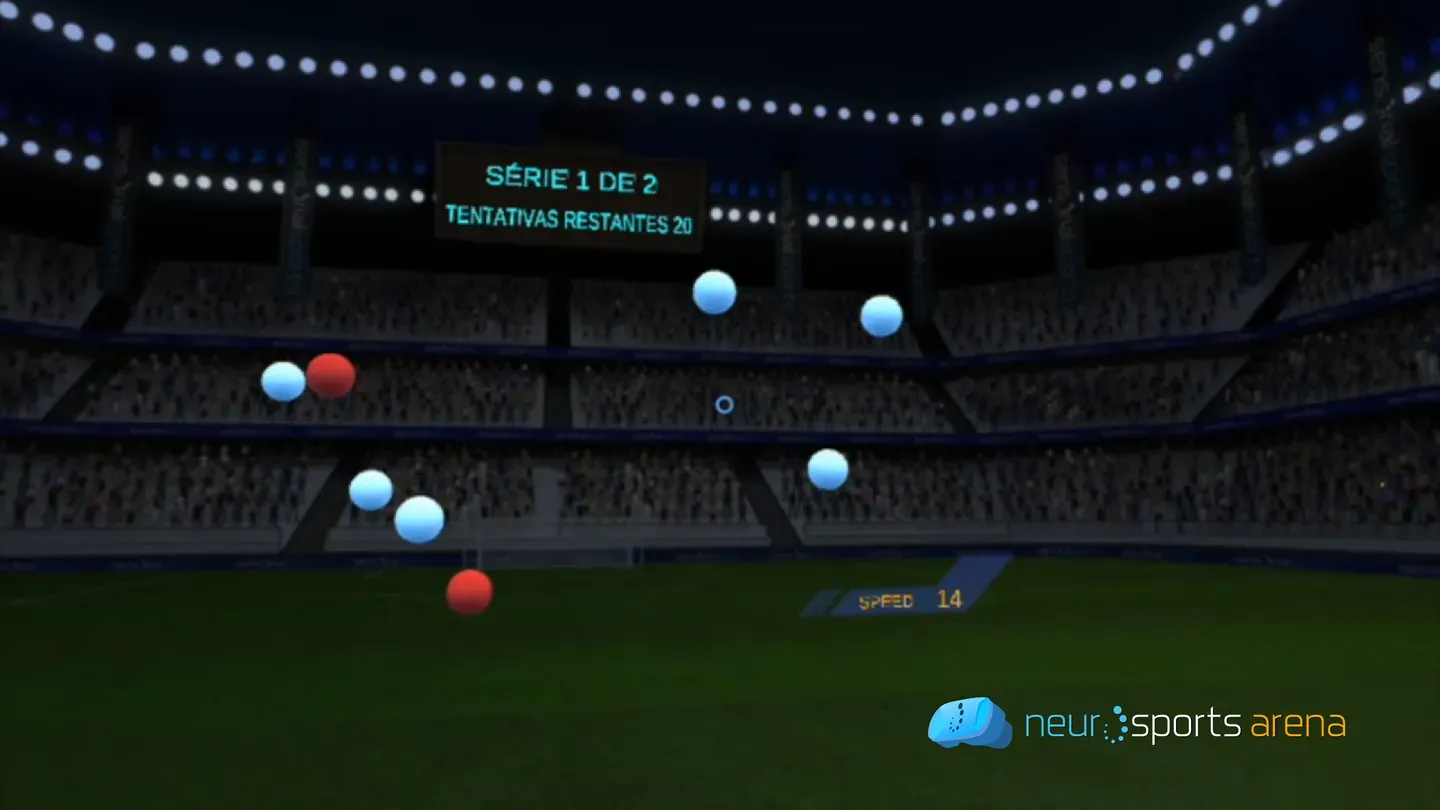The height and width of the screenshot is (810, 1440).
Task: Click the SPEED value showing 14
Action: pos(948,600)
